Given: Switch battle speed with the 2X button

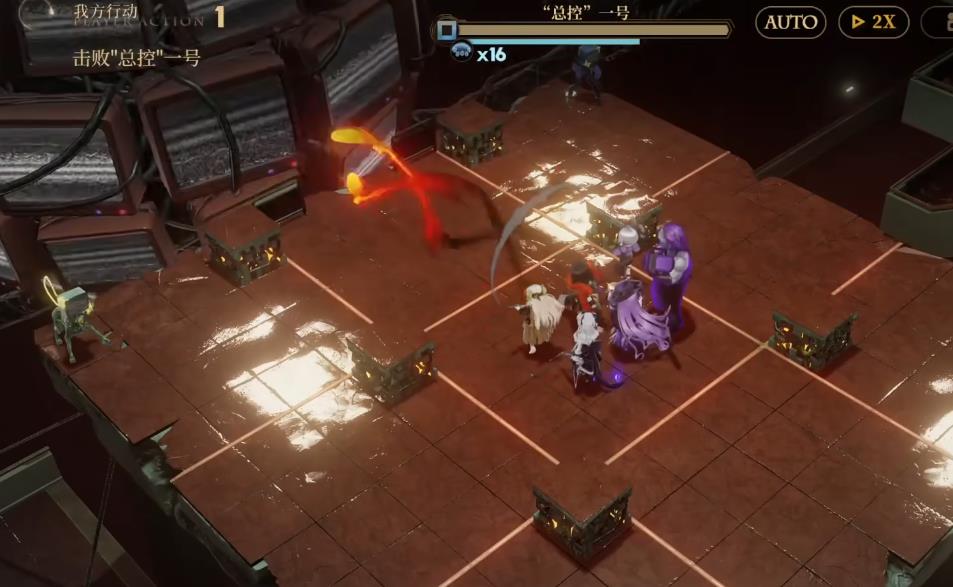Looking at the screenshot, I should [873, 22].
